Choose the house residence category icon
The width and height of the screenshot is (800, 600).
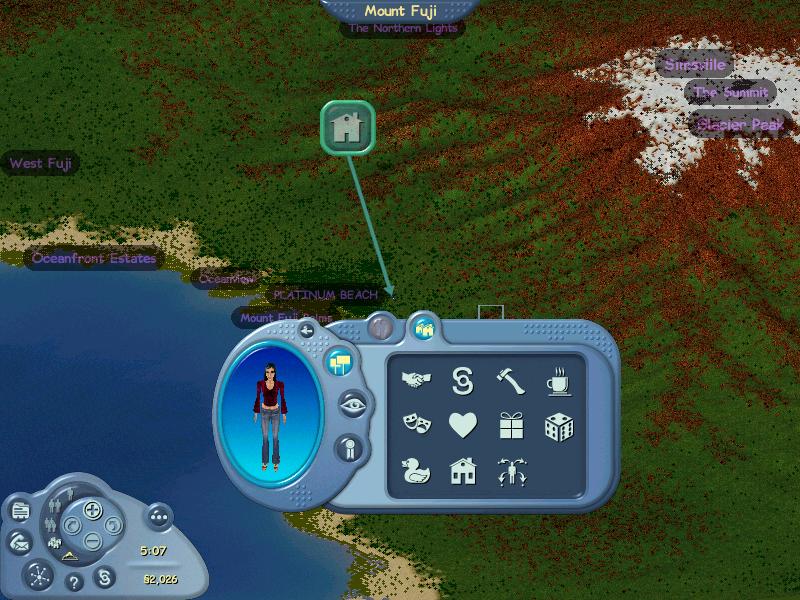(463, 471)
